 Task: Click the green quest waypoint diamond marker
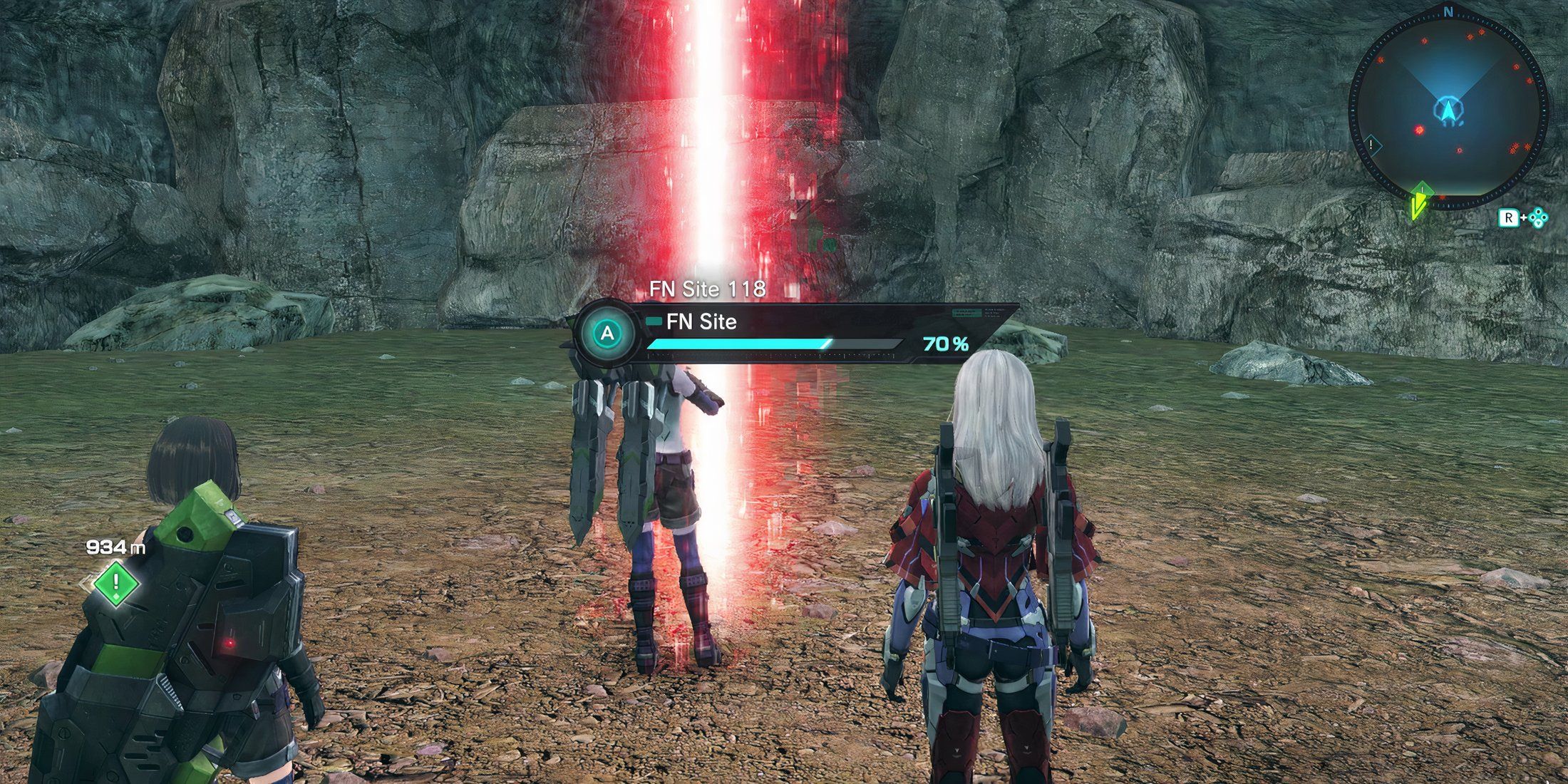pyautogui.click(x=116, y=583)
